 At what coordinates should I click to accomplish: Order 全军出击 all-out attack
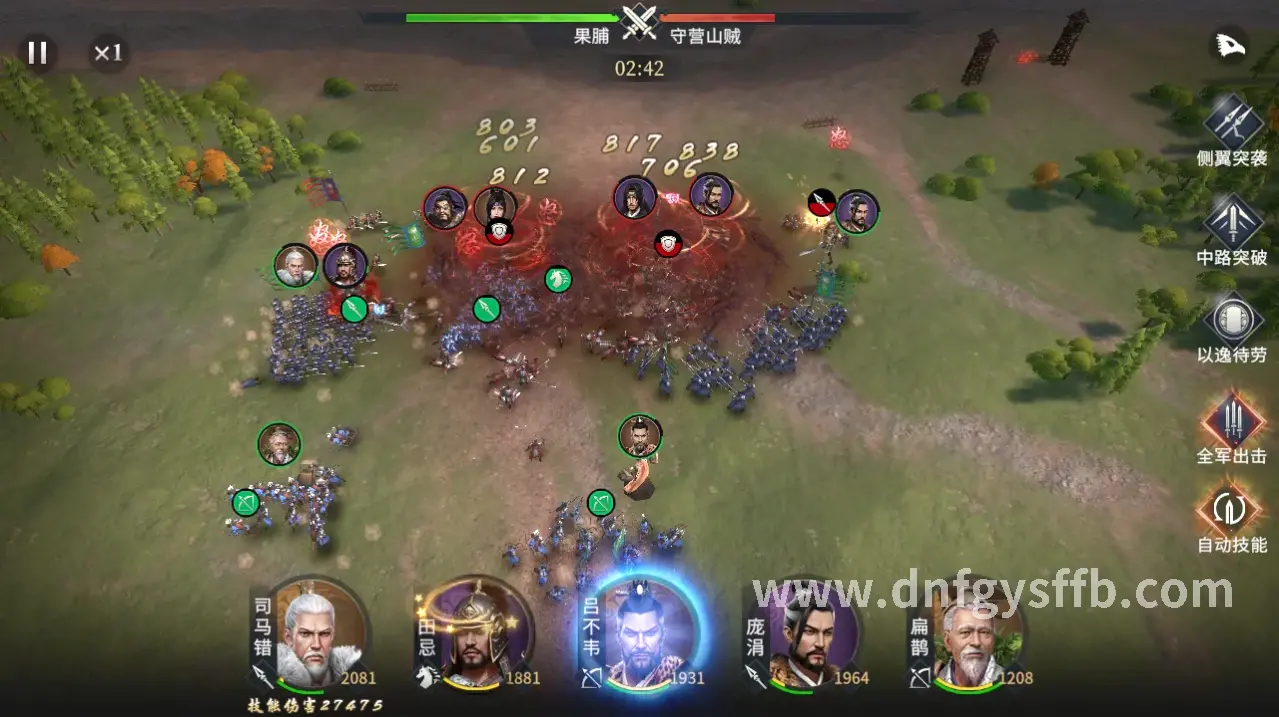(x=1231, y=418)
